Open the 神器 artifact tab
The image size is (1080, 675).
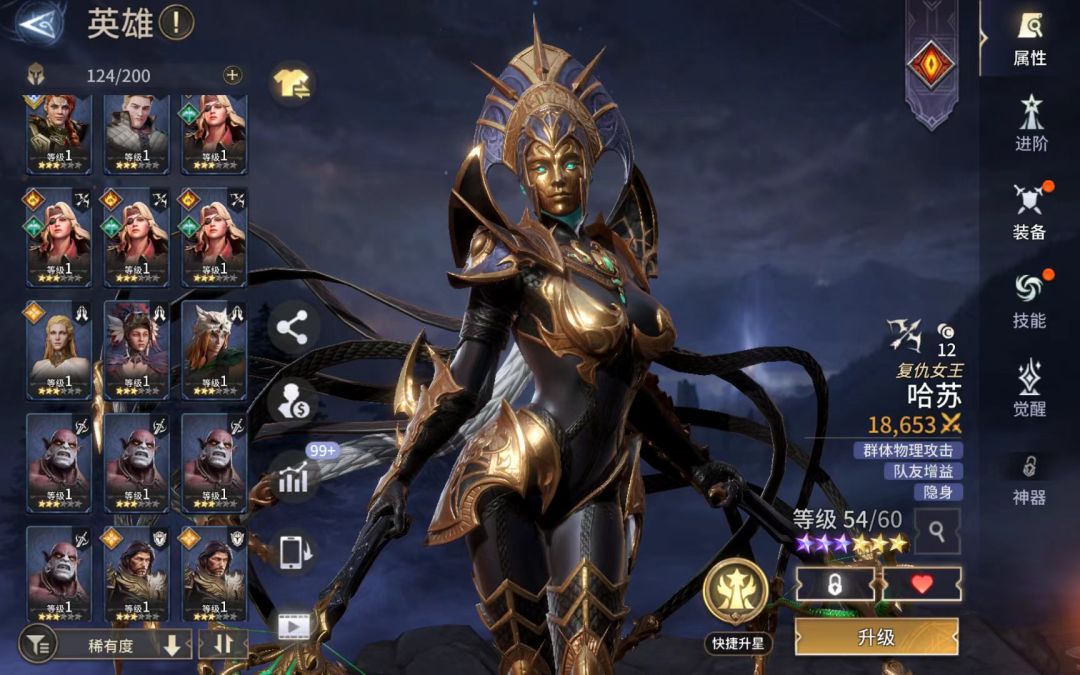(x=1029, y=478)
